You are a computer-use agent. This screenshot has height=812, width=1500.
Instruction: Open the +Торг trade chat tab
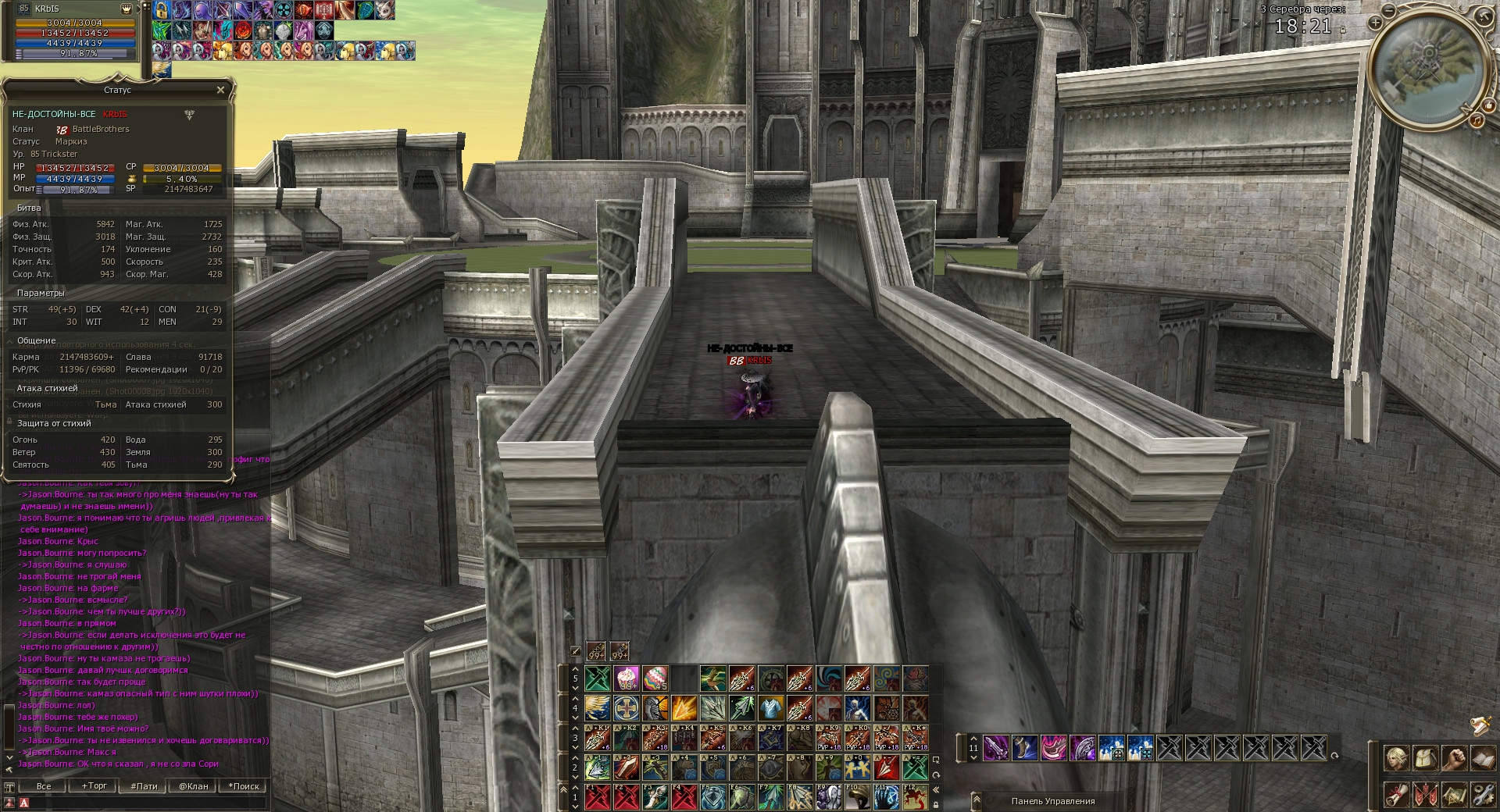(x=95, y=786)
